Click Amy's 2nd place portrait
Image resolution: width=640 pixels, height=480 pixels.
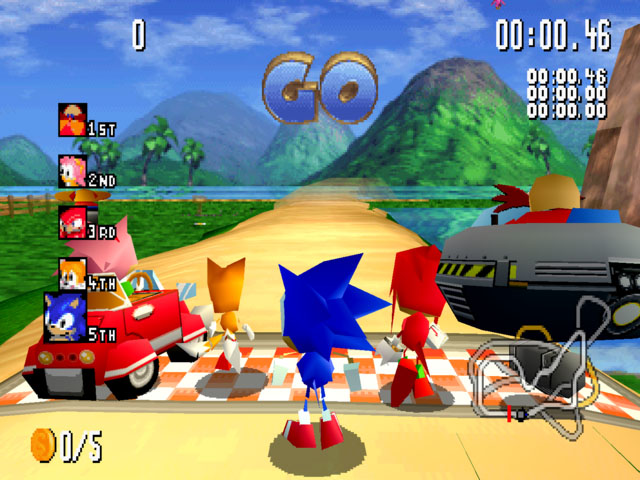point(73,170)
